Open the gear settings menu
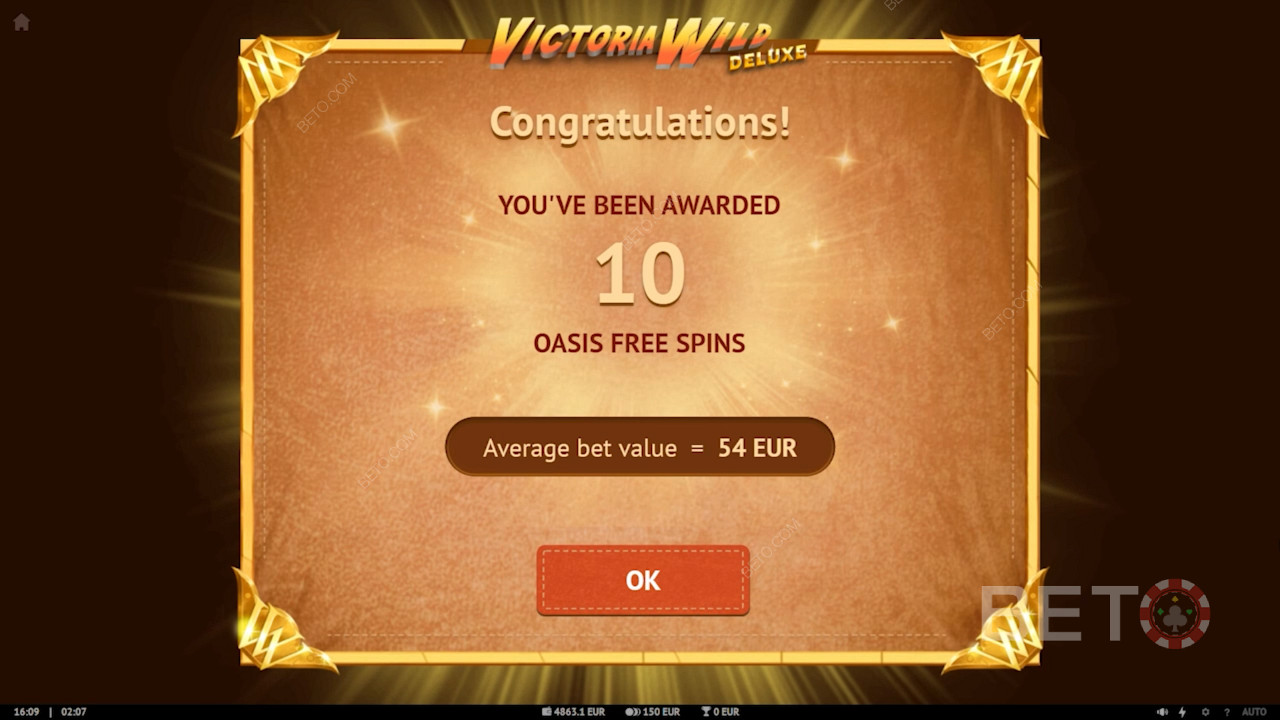The image size is (1280, 720). (x=1205, y=712)
